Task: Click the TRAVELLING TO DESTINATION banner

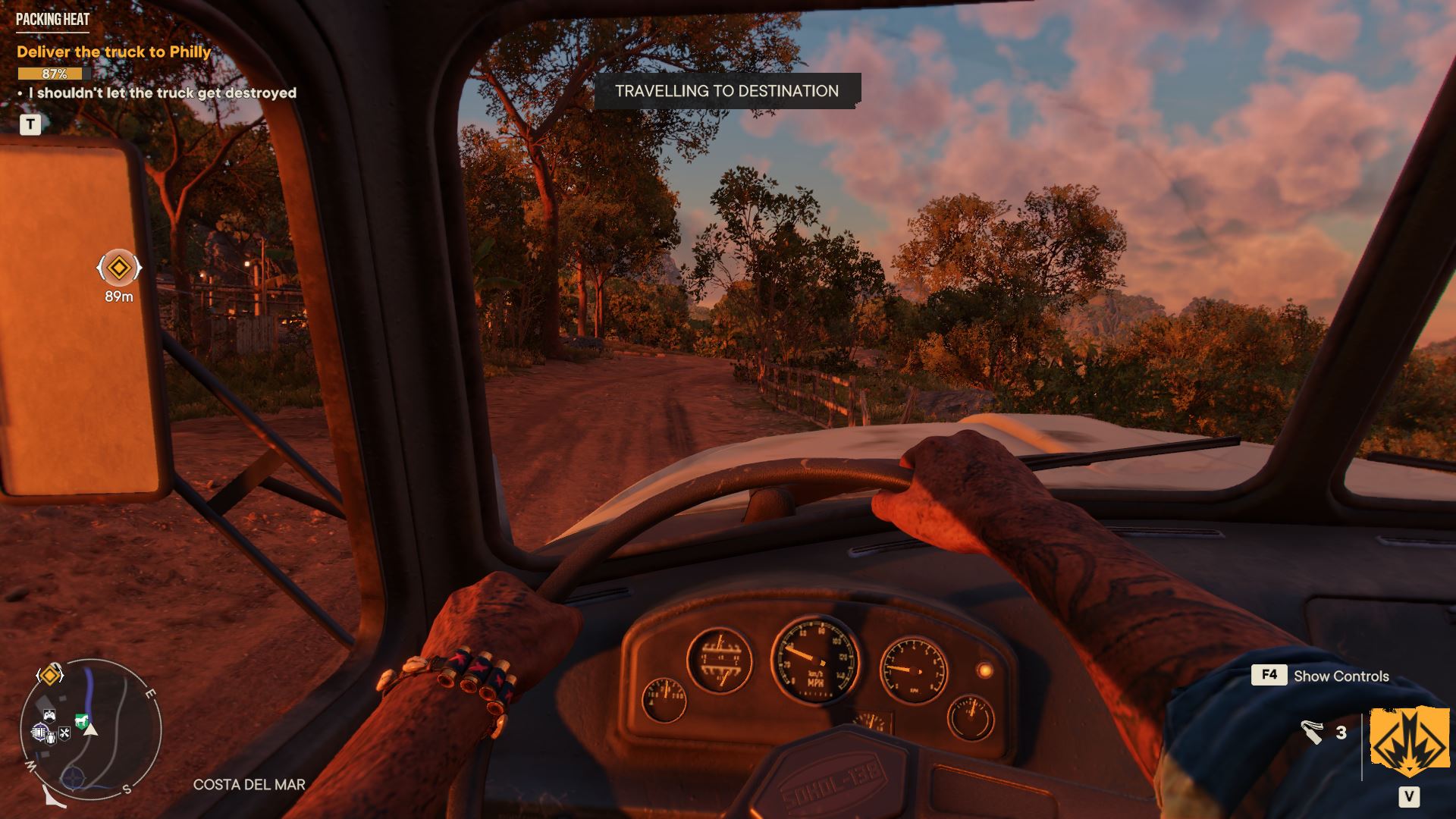Action: [728, 90]
